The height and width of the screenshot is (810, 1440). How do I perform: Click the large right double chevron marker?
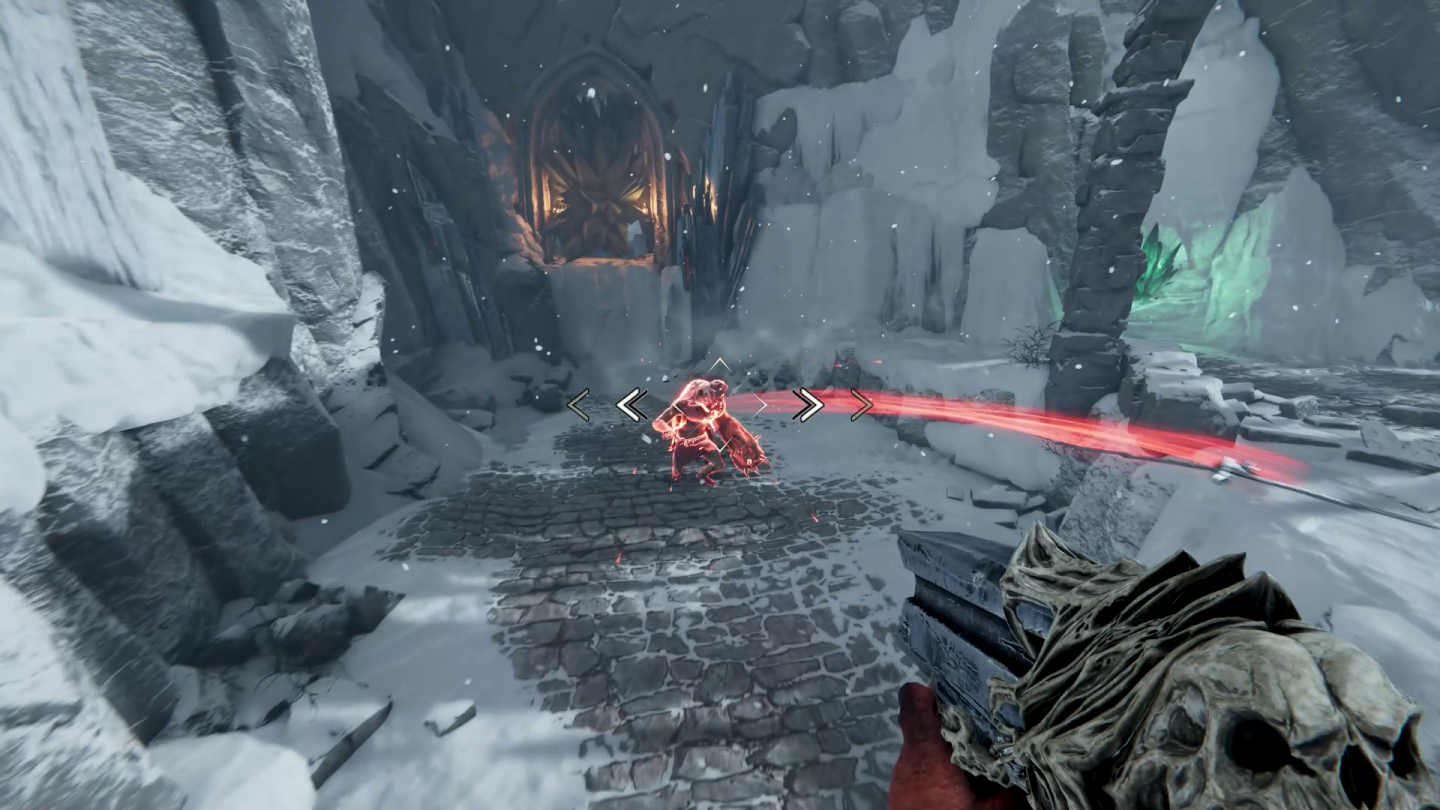[808, 405]
